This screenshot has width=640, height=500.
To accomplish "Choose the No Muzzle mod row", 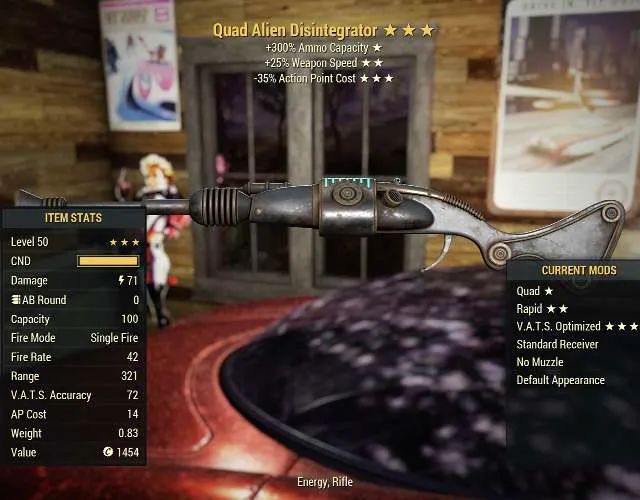I will pyautogui.click(x=540, y=362).
